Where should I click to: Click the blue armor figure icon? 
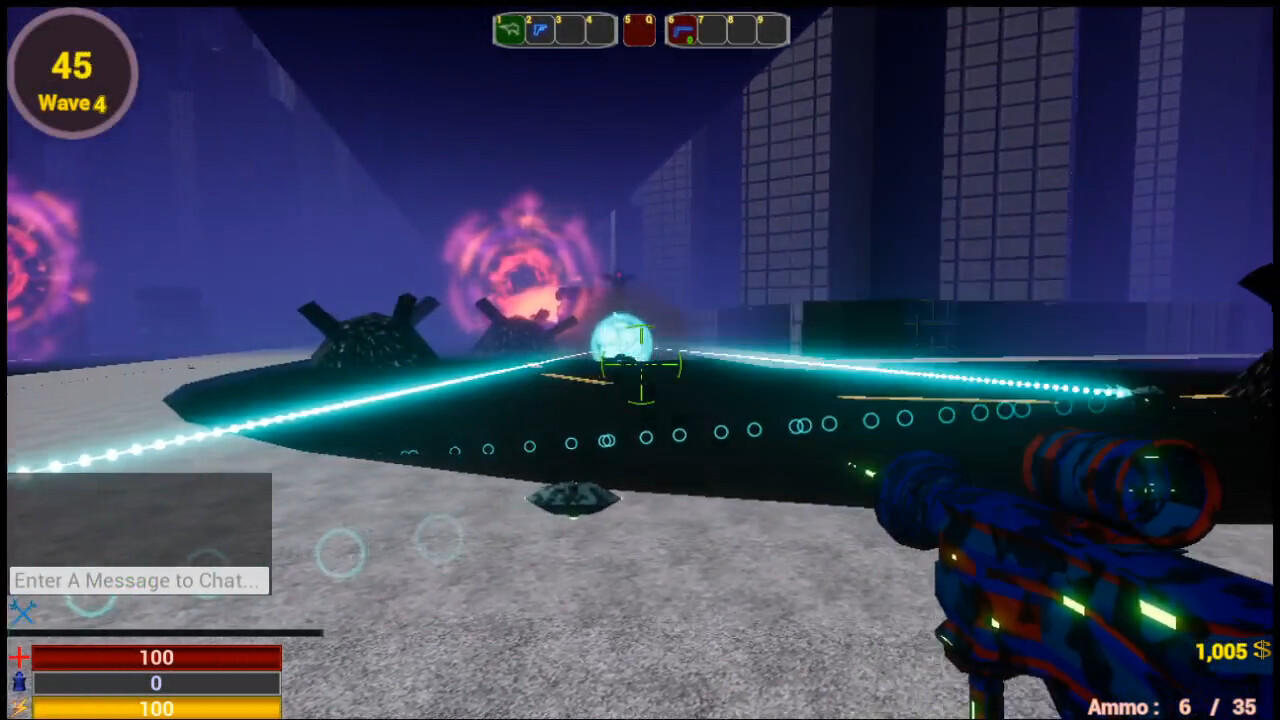click(x=17, y=684)
